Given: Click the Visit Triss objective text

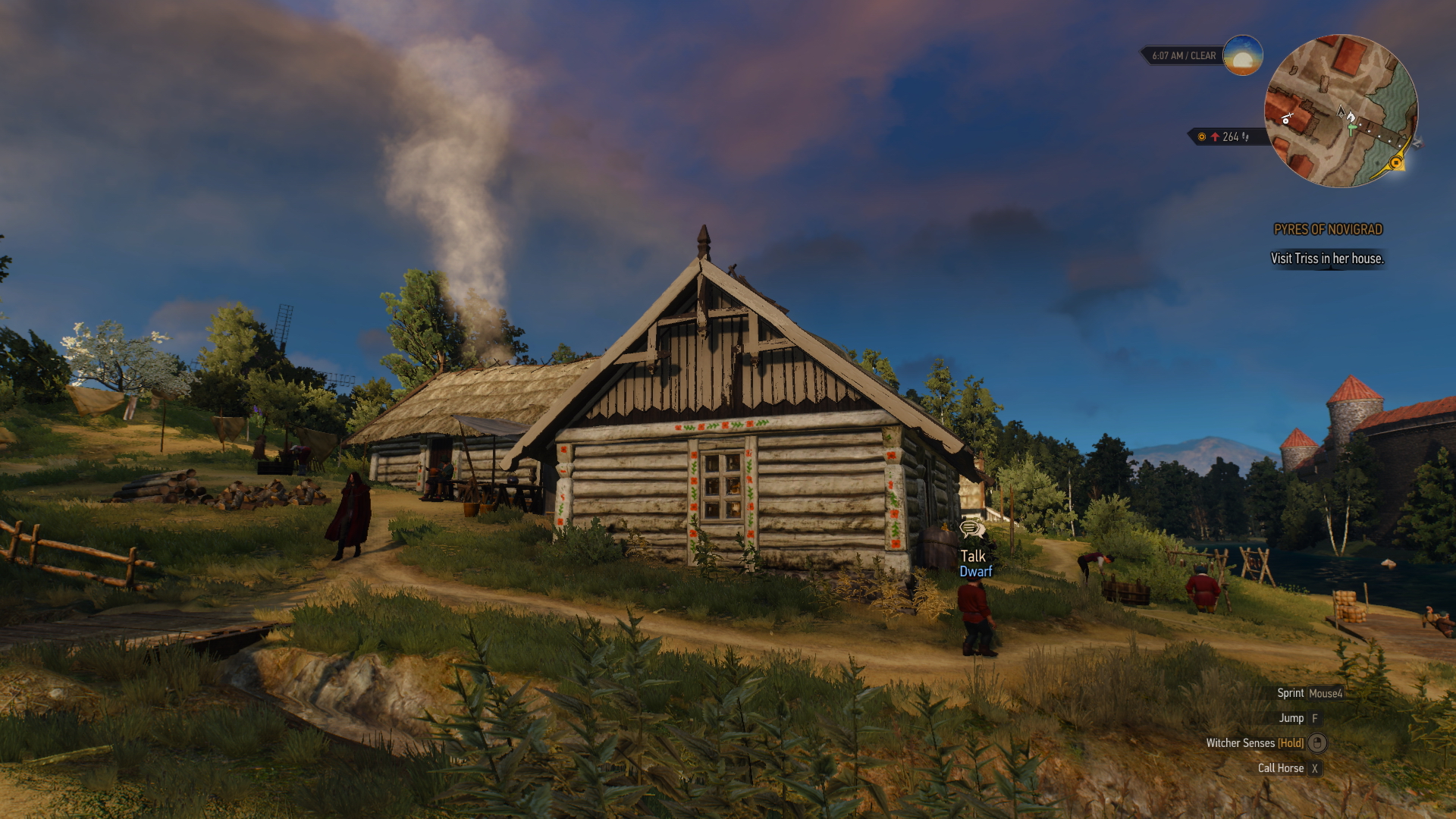Looking at the screenshot, I should pyautogui.click(x=1327, y=259).
